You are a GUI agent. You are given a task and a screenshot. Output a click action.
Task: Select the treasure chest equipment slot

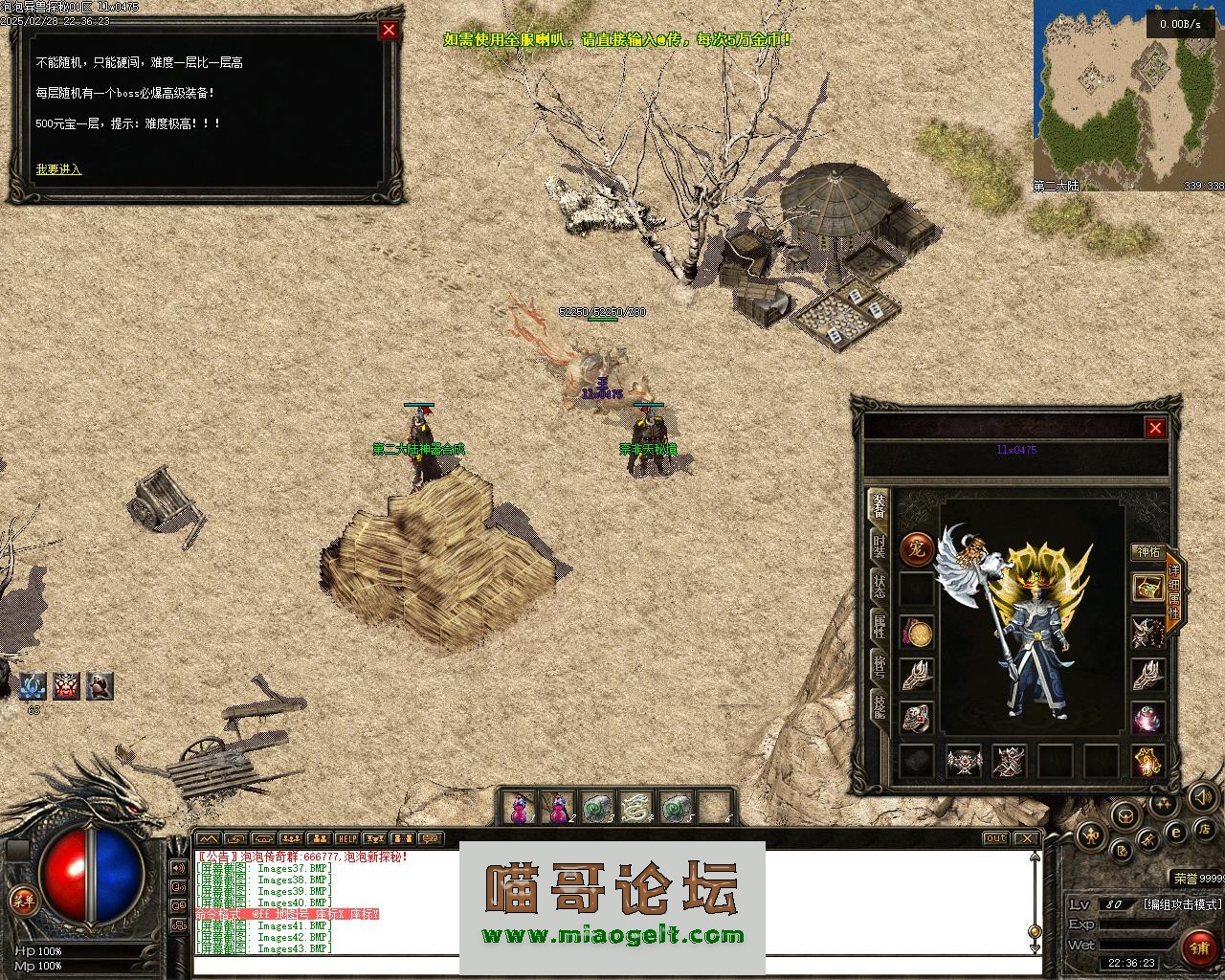(x=1147, y=588)
